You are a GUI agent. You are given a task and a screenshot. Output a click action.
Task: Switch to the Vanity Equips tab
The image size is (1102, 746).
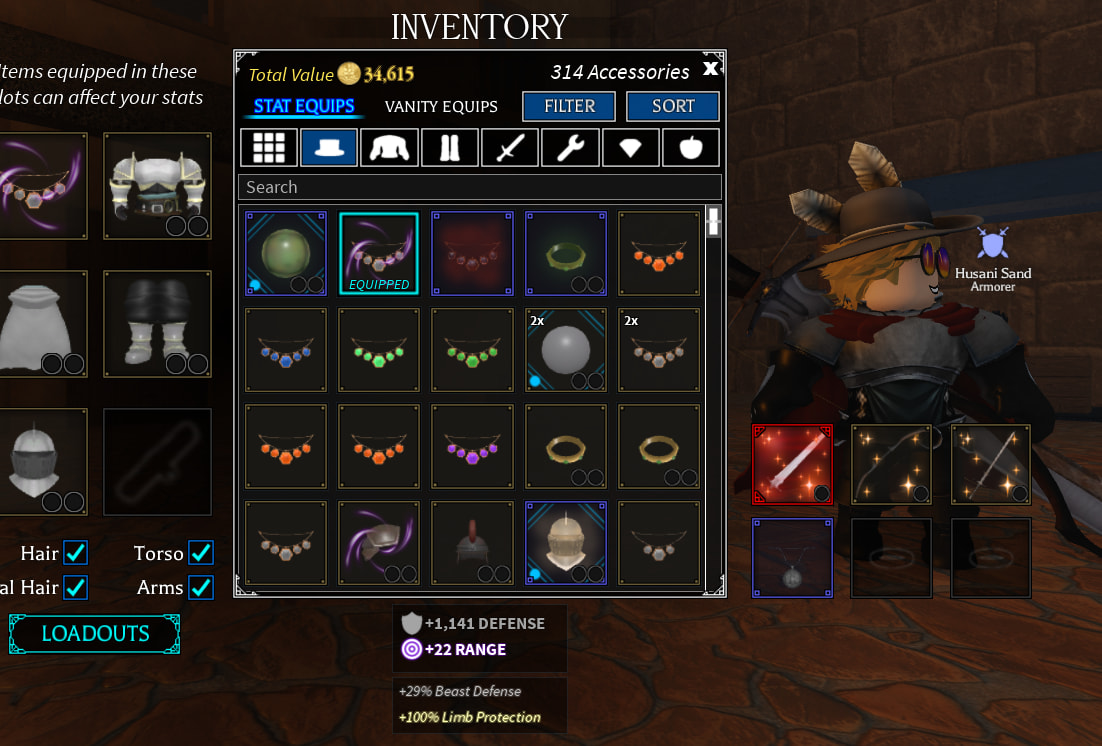click(441, 106)
